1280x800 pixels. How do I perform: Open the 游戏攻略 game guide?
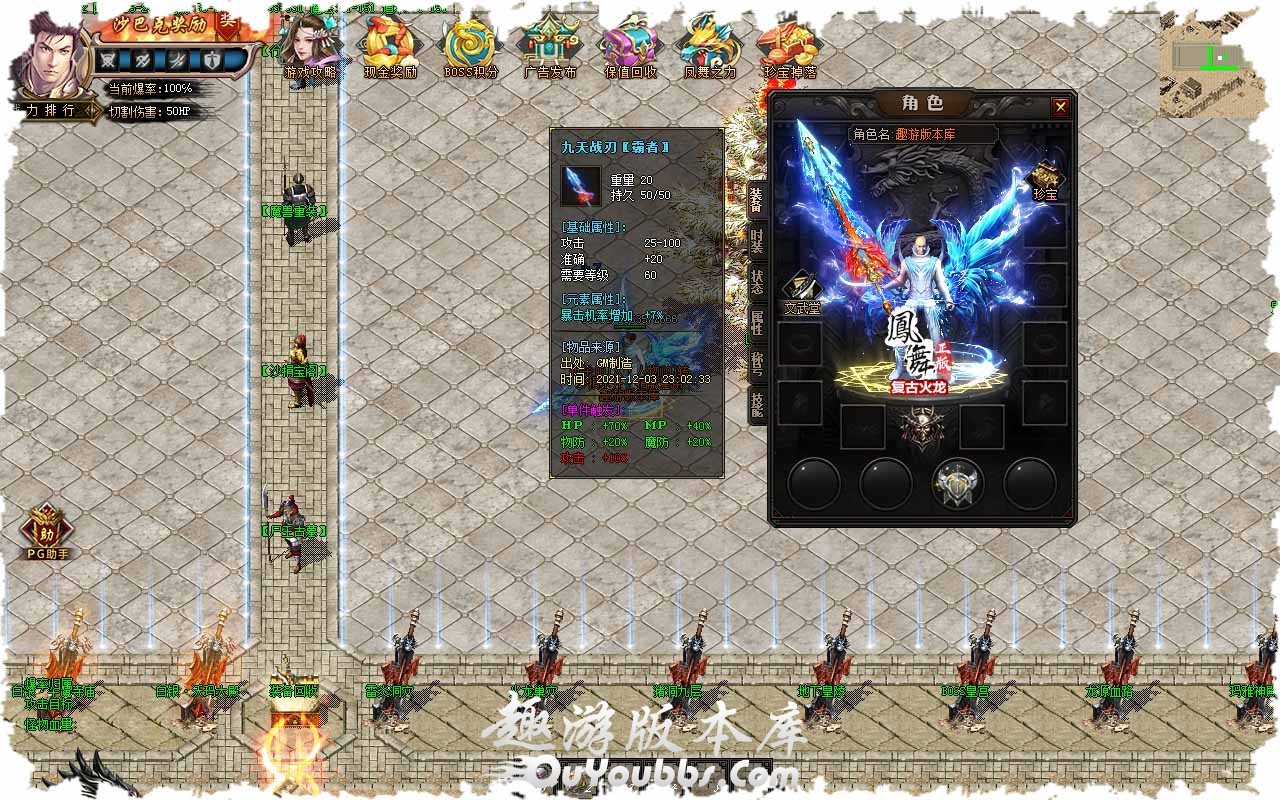(310, 45)
